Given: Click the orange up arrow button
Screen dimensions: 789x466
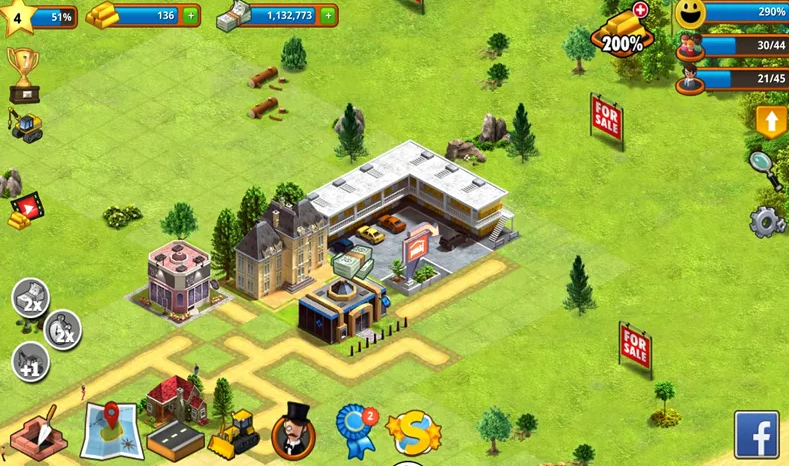Looking at the screenshot, I should (771, 122).
